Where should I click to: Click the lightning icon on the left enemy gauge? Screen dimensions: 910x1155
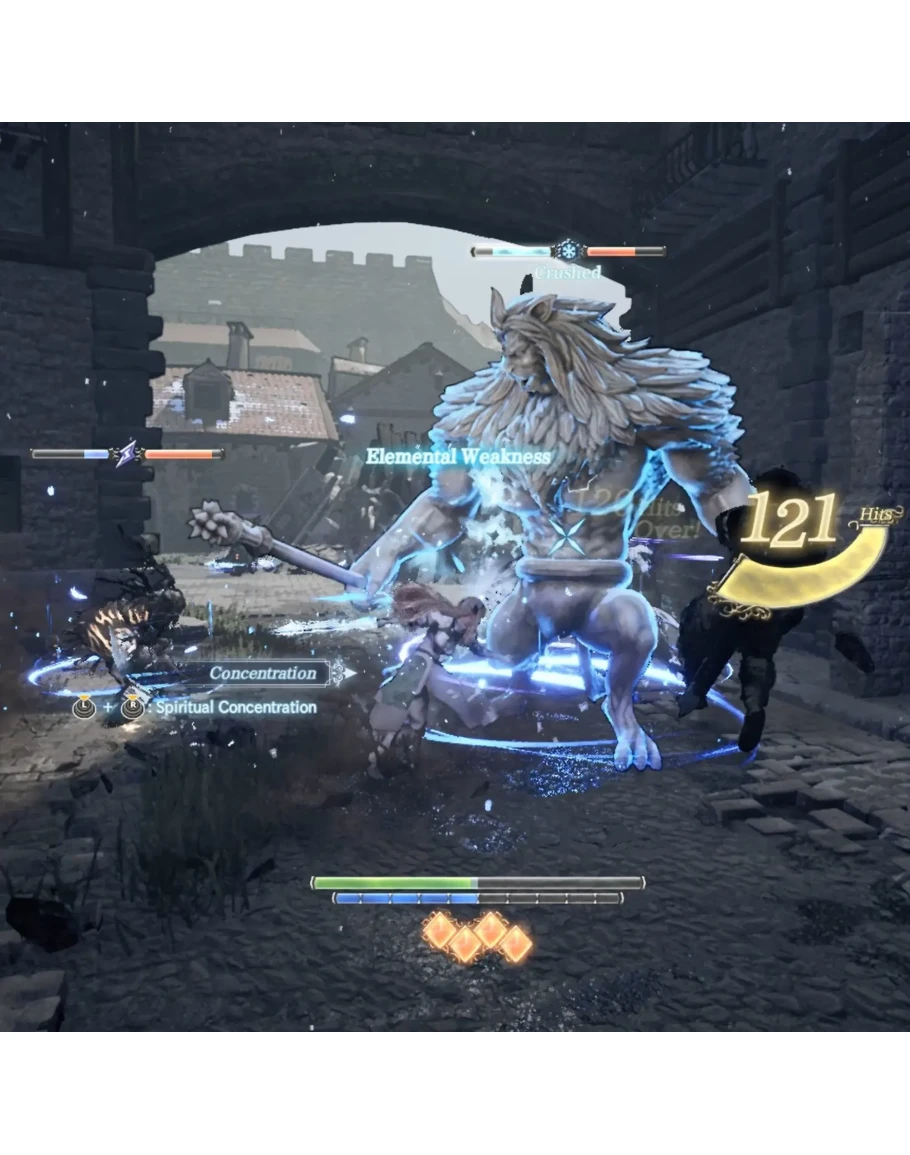(x=127, y=454)
